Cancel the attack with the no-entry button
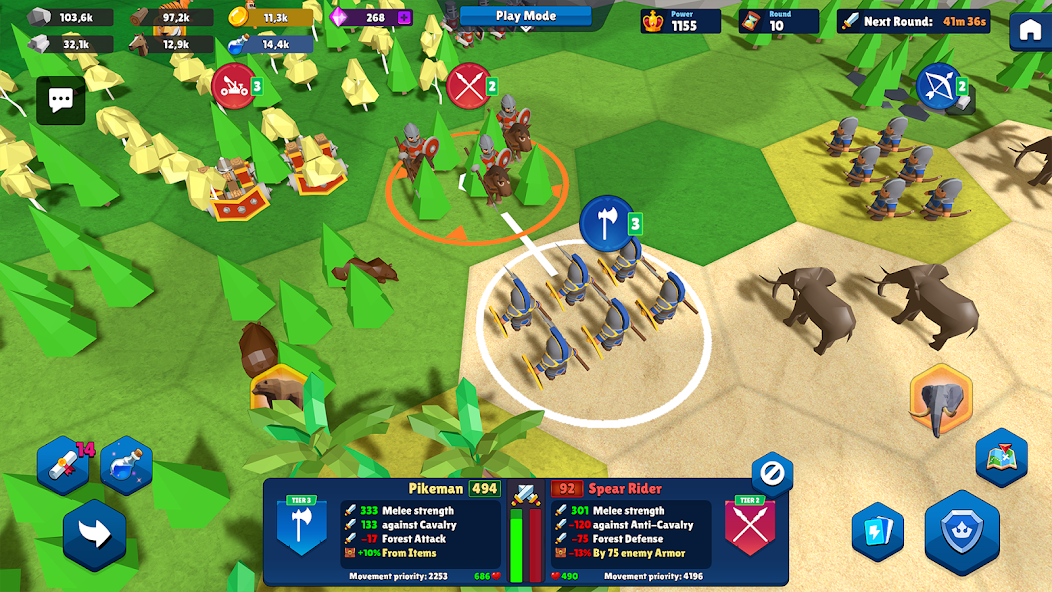 (772, 473)
